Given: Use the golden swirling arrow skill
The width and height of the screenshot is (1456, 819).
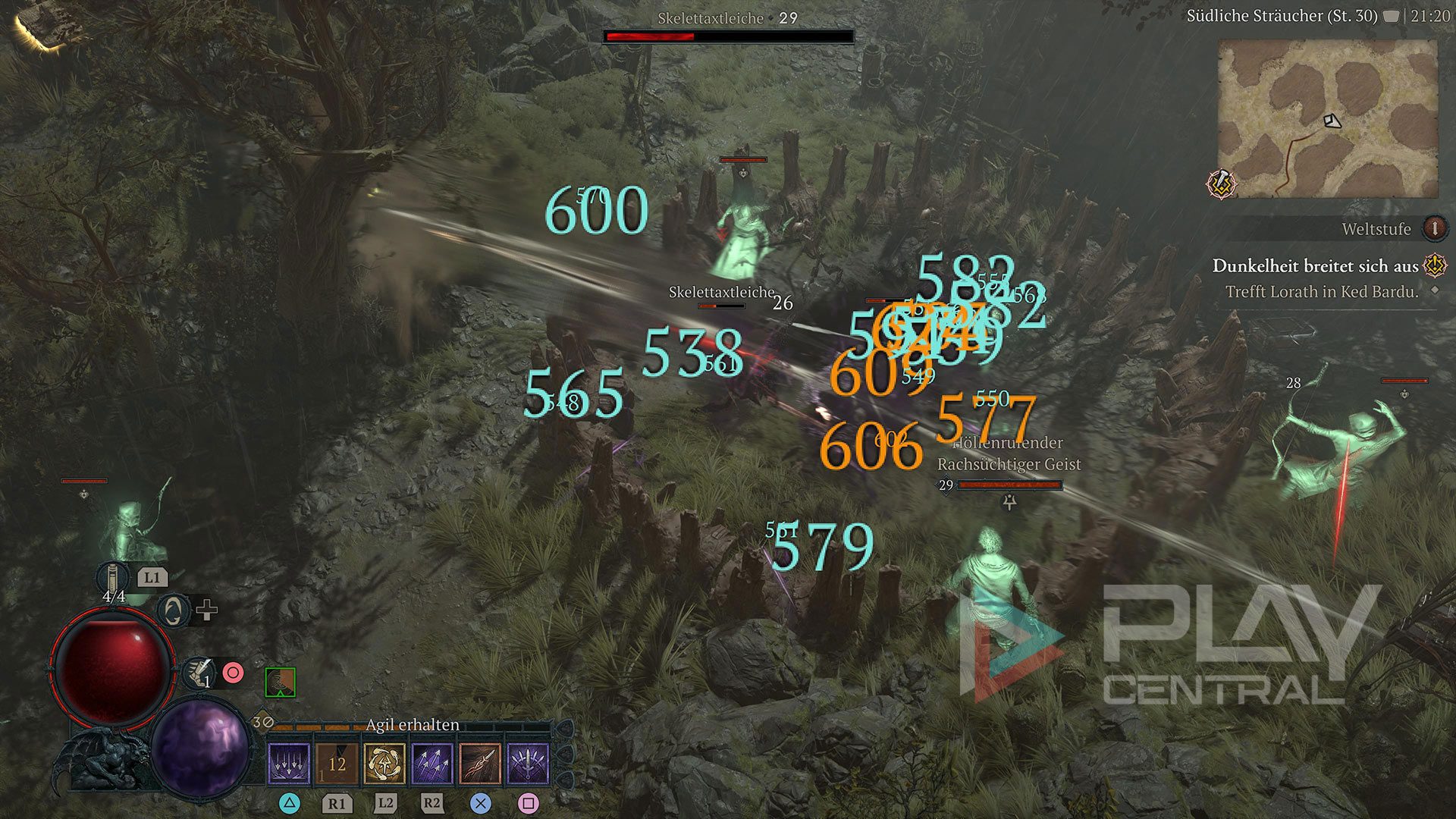Looking at the screenshot, I should tap(384, 763).
